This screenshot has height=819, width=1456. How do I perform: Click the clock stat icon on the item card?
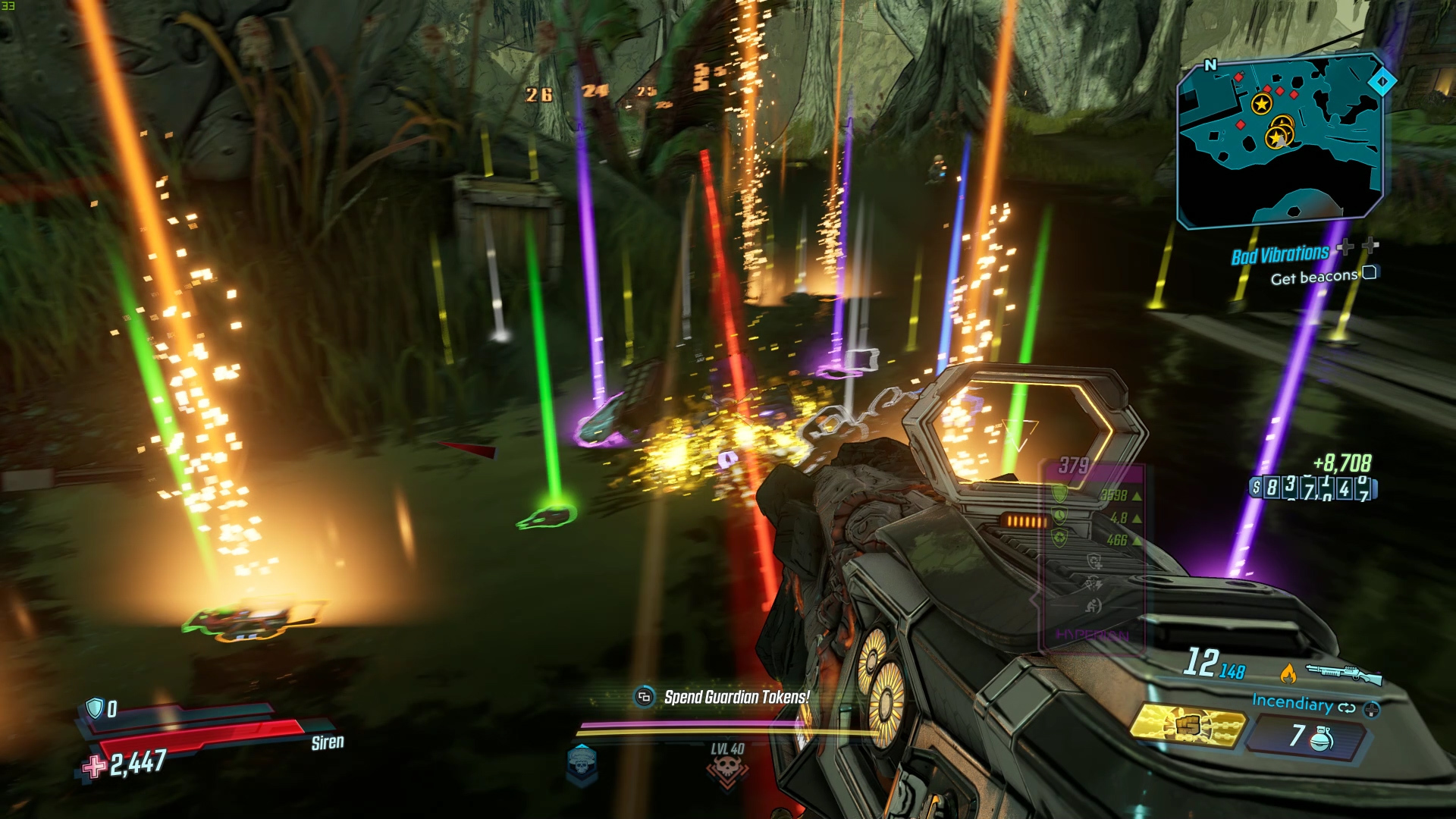click(x=1059, y=515)
